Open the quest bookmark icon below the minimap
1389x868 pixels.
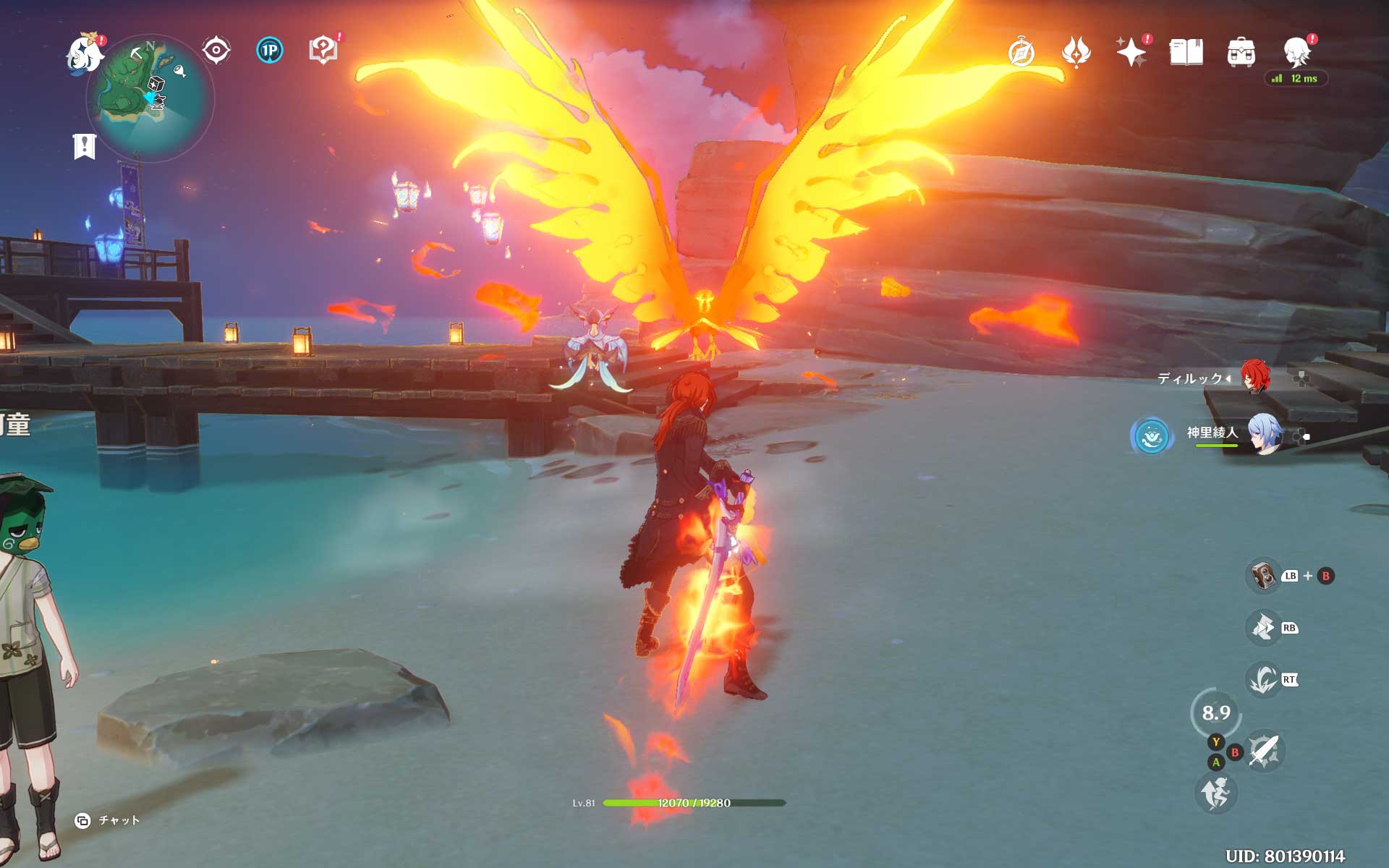[85, 146]
